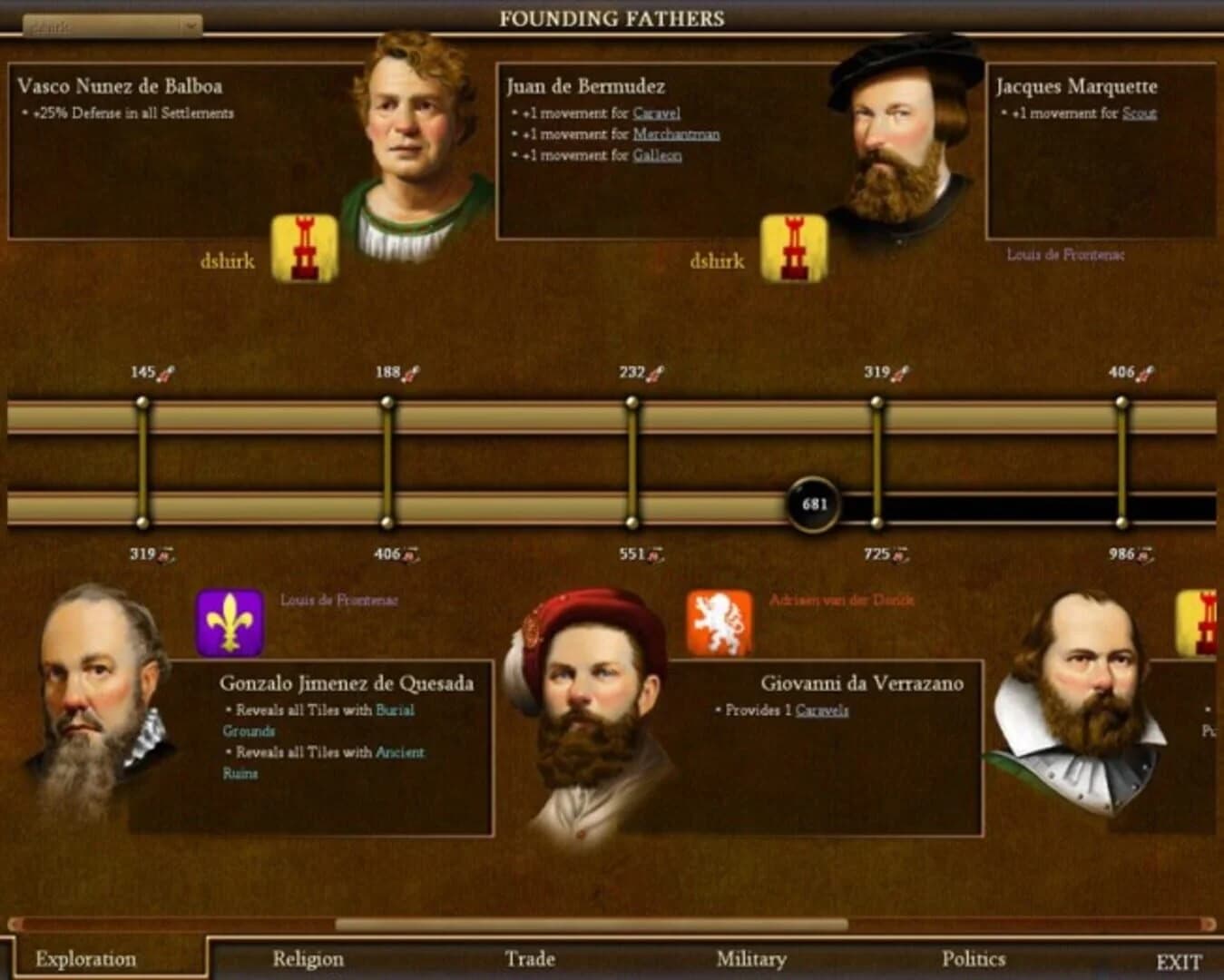Click the 681 progress marker on the timeline
This screenshot has width=1224, height=980.
point(815,502)
